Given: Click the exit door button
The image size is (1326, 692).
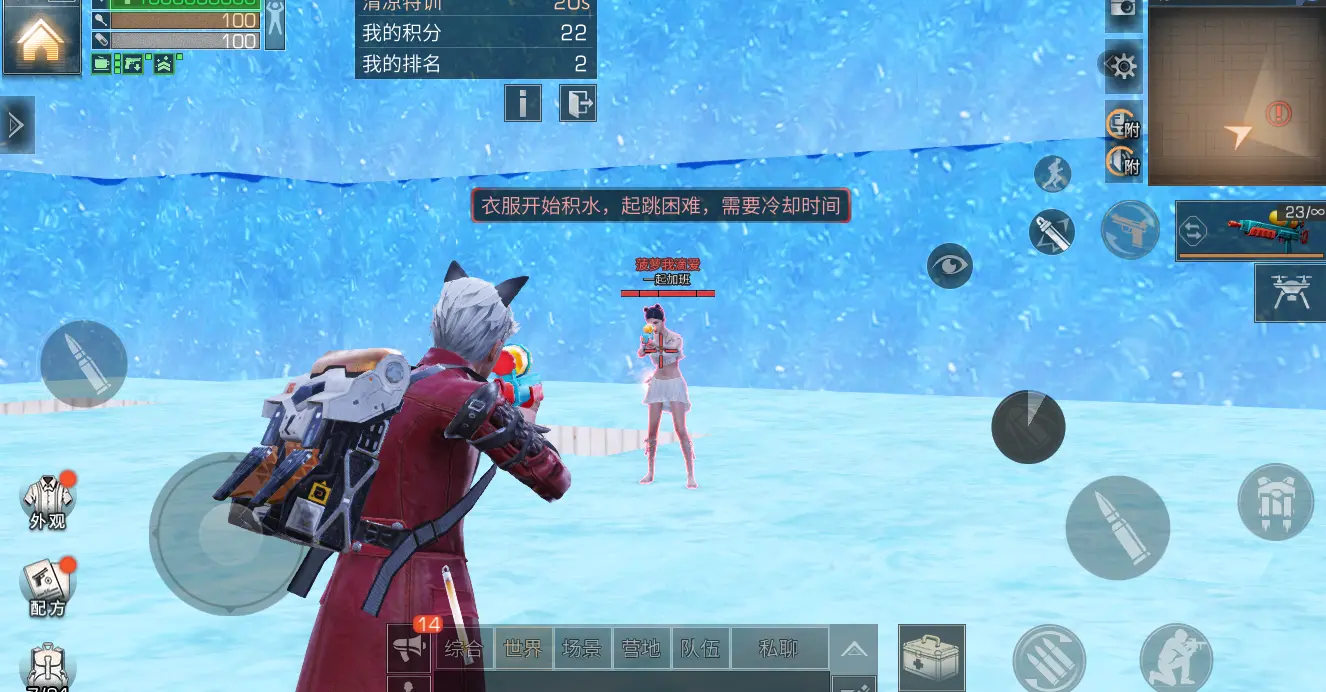Looking at the screenshot, I should 578,102.
